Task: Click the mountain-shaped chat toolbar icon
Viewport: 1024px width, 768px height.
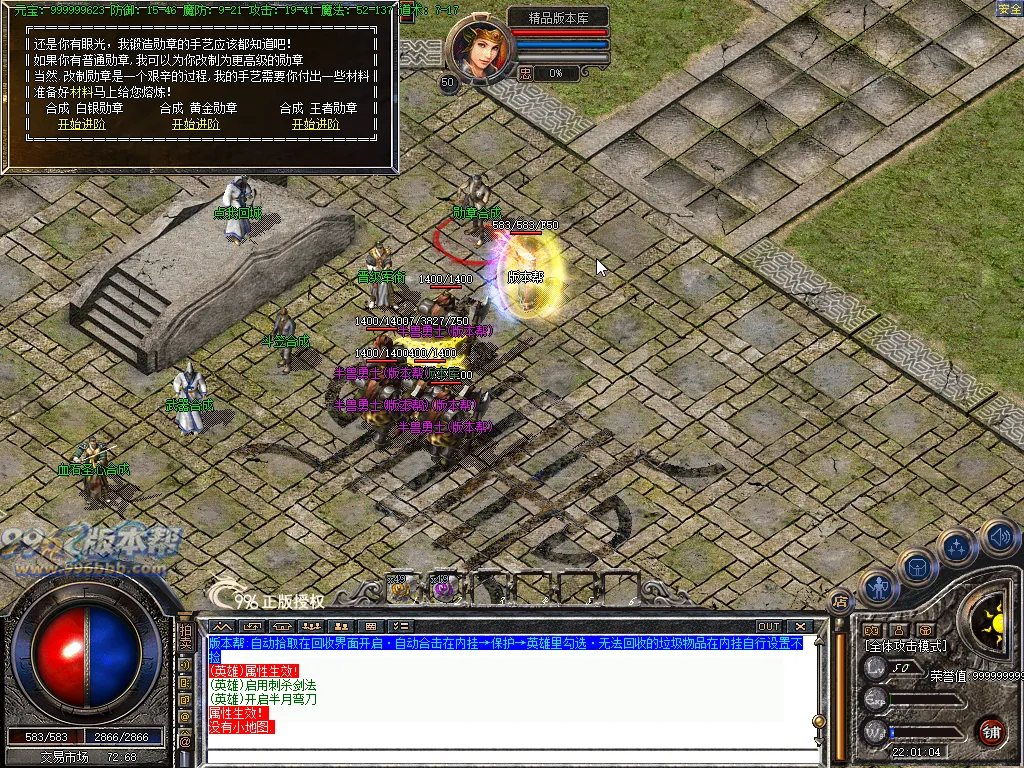Action: 223,627
